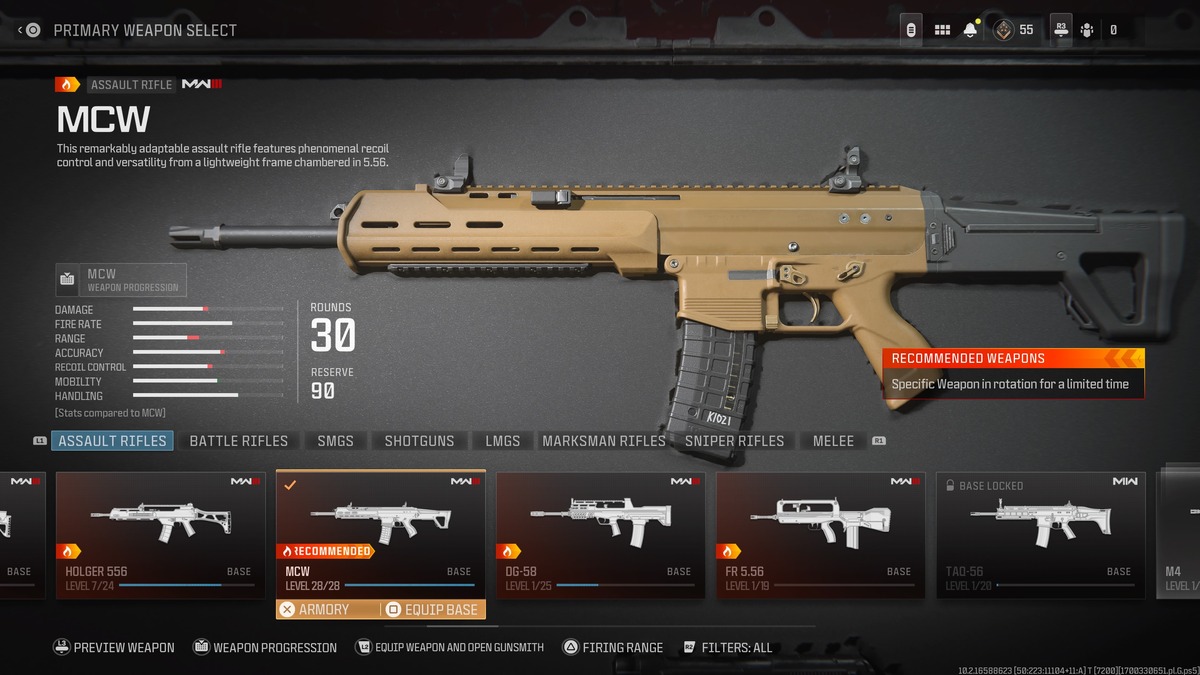This screenshot has width=1200, height=675.
Task: Open the grid menu icon
Action: coord(942,30)
